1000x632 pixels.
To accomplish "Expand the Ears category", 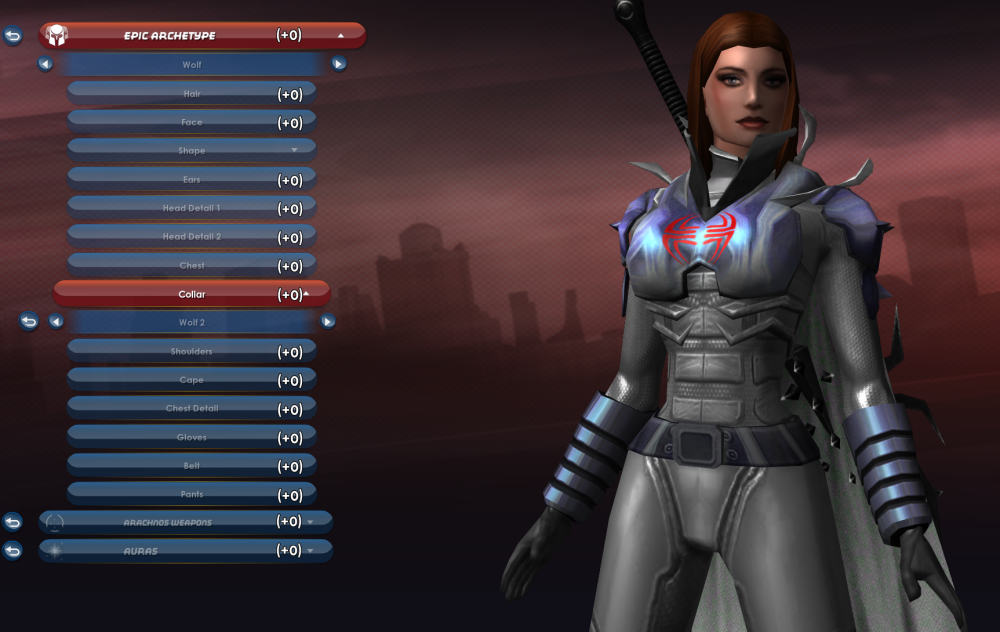I will click(x=192, y=180).
